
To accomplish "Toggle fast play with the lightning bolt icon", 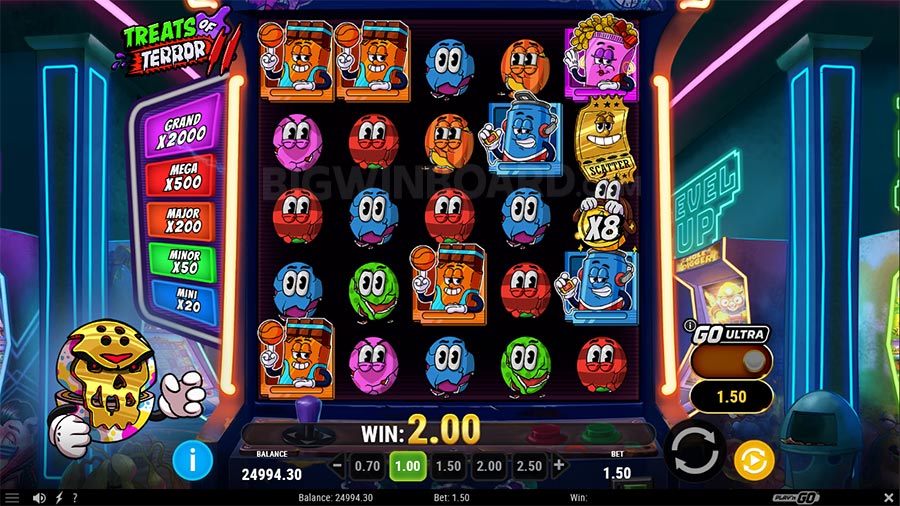I will [58, 498].
